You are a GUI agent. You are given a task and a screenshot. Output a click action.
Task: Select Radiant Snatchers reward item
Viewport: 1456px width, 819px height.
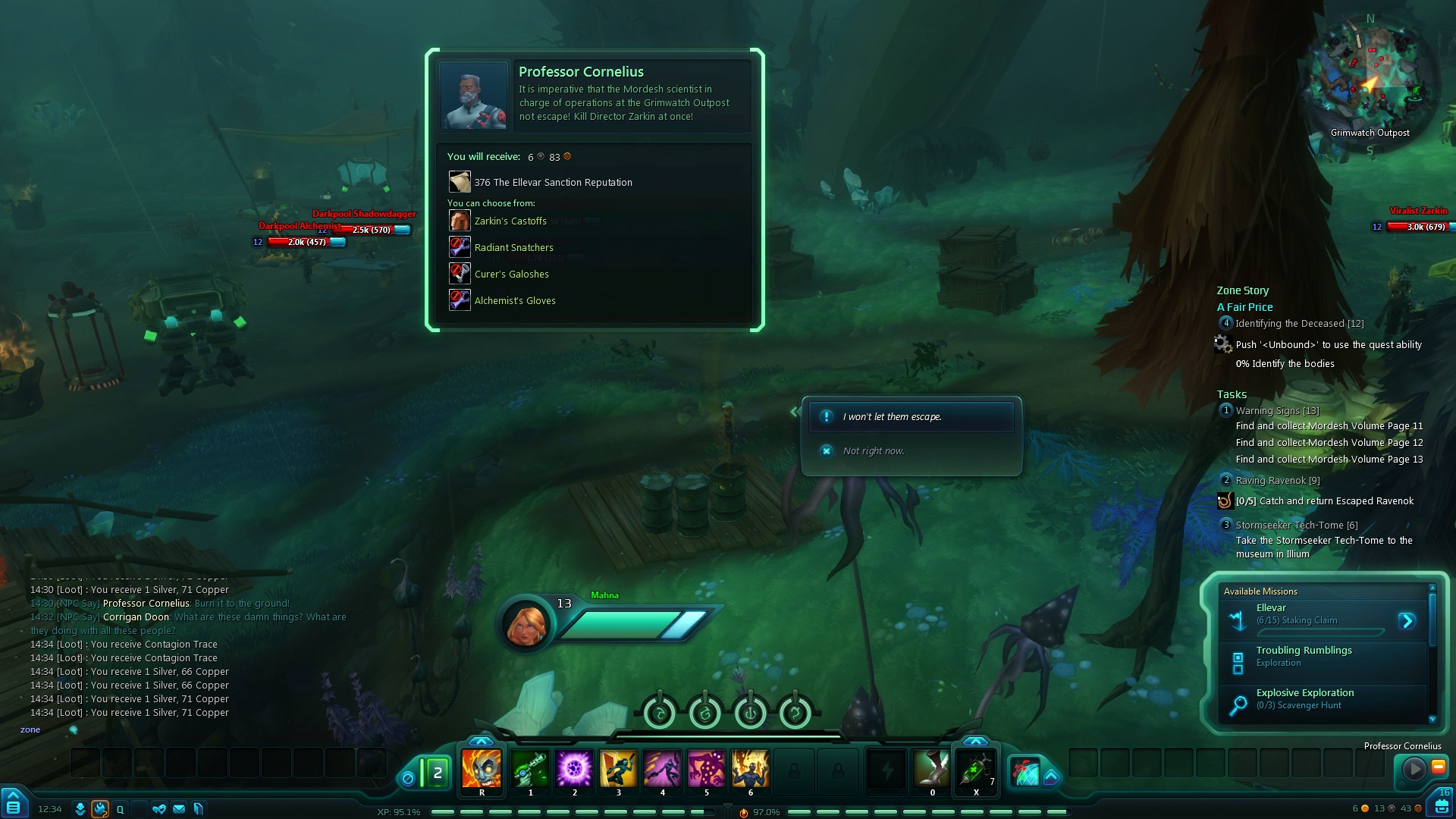(513, 248)
